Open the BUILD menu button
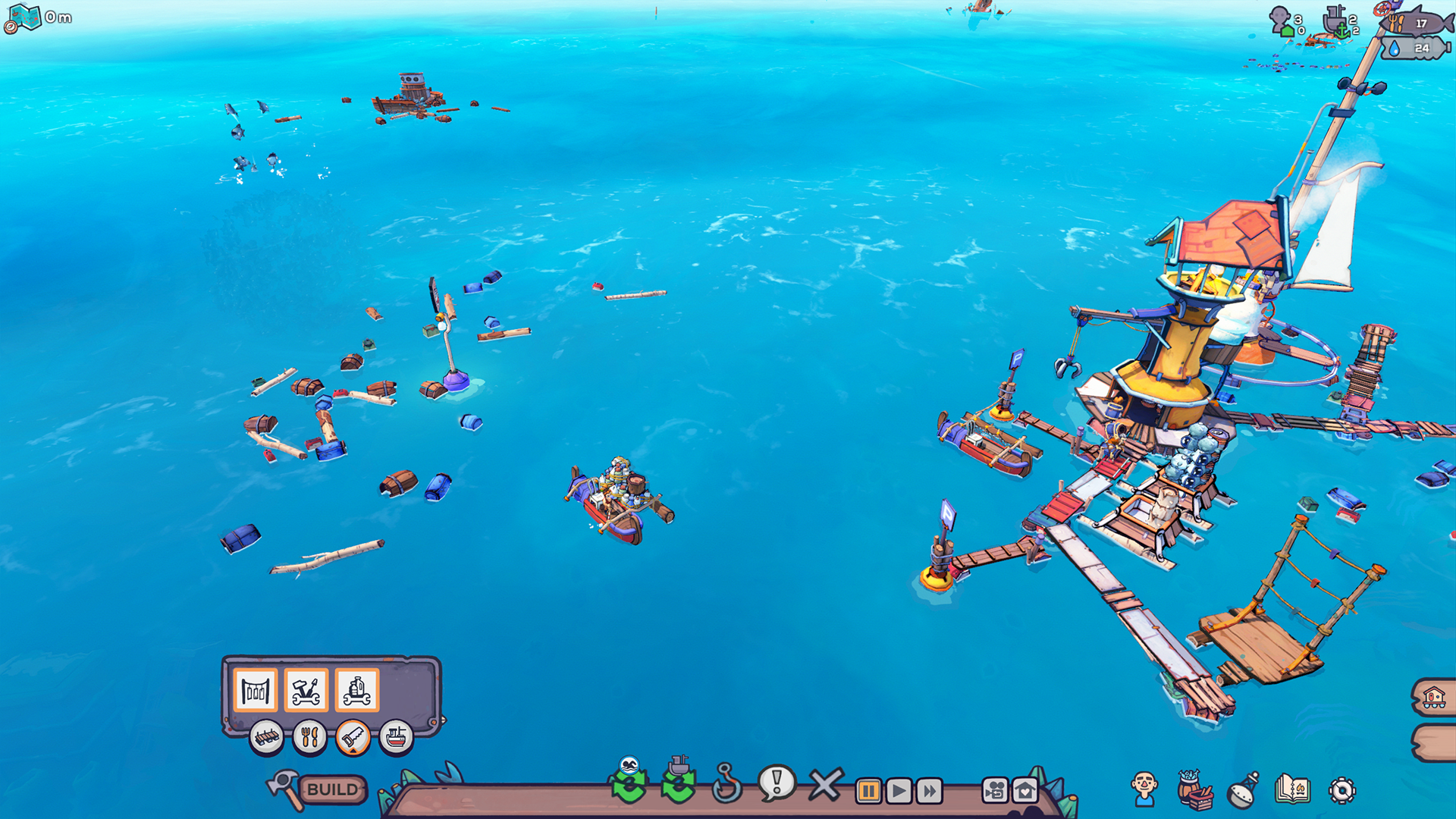 [x=331, y=789]
